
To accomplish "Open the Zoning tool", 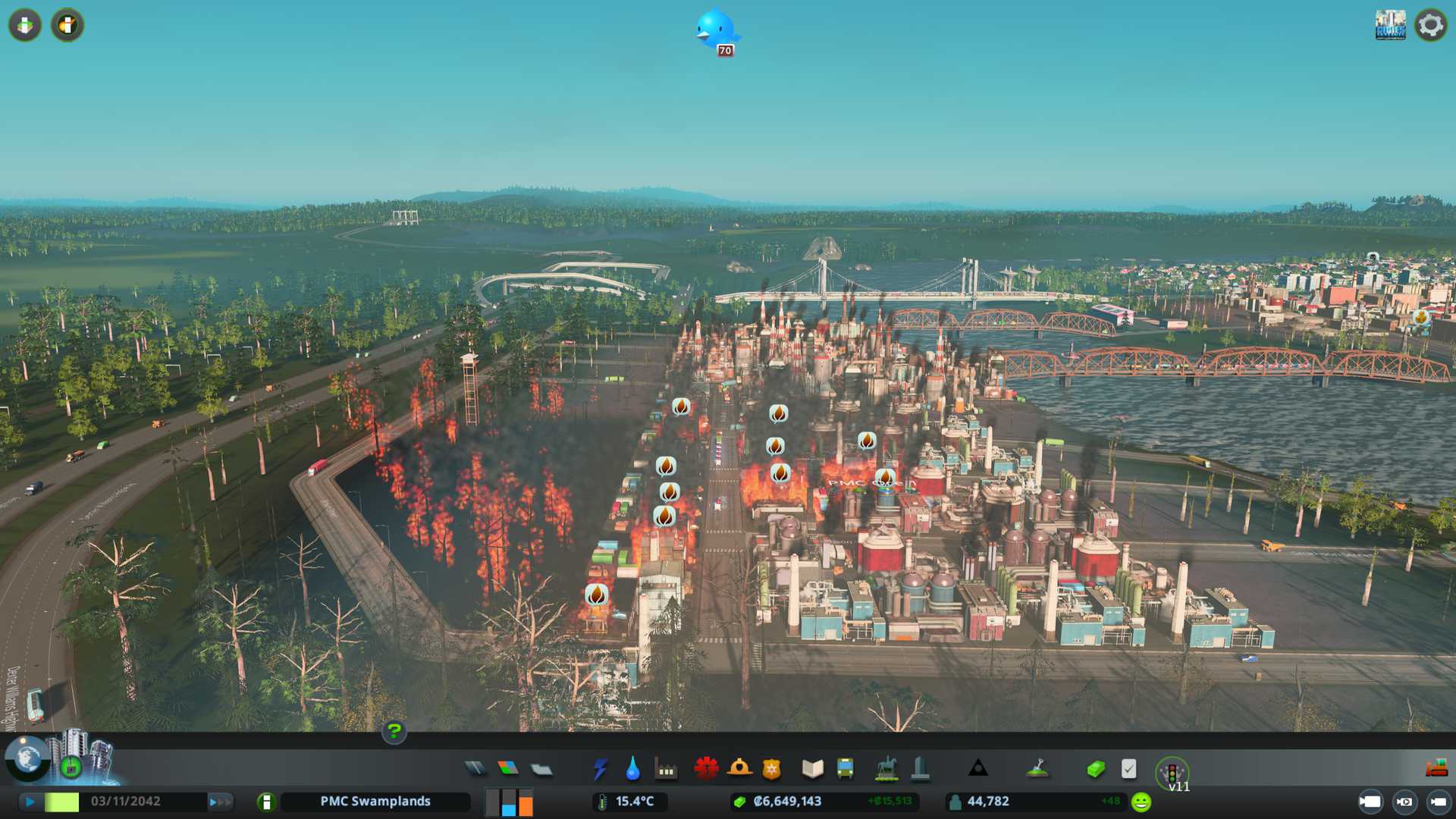I will click(x=508, y=769).
